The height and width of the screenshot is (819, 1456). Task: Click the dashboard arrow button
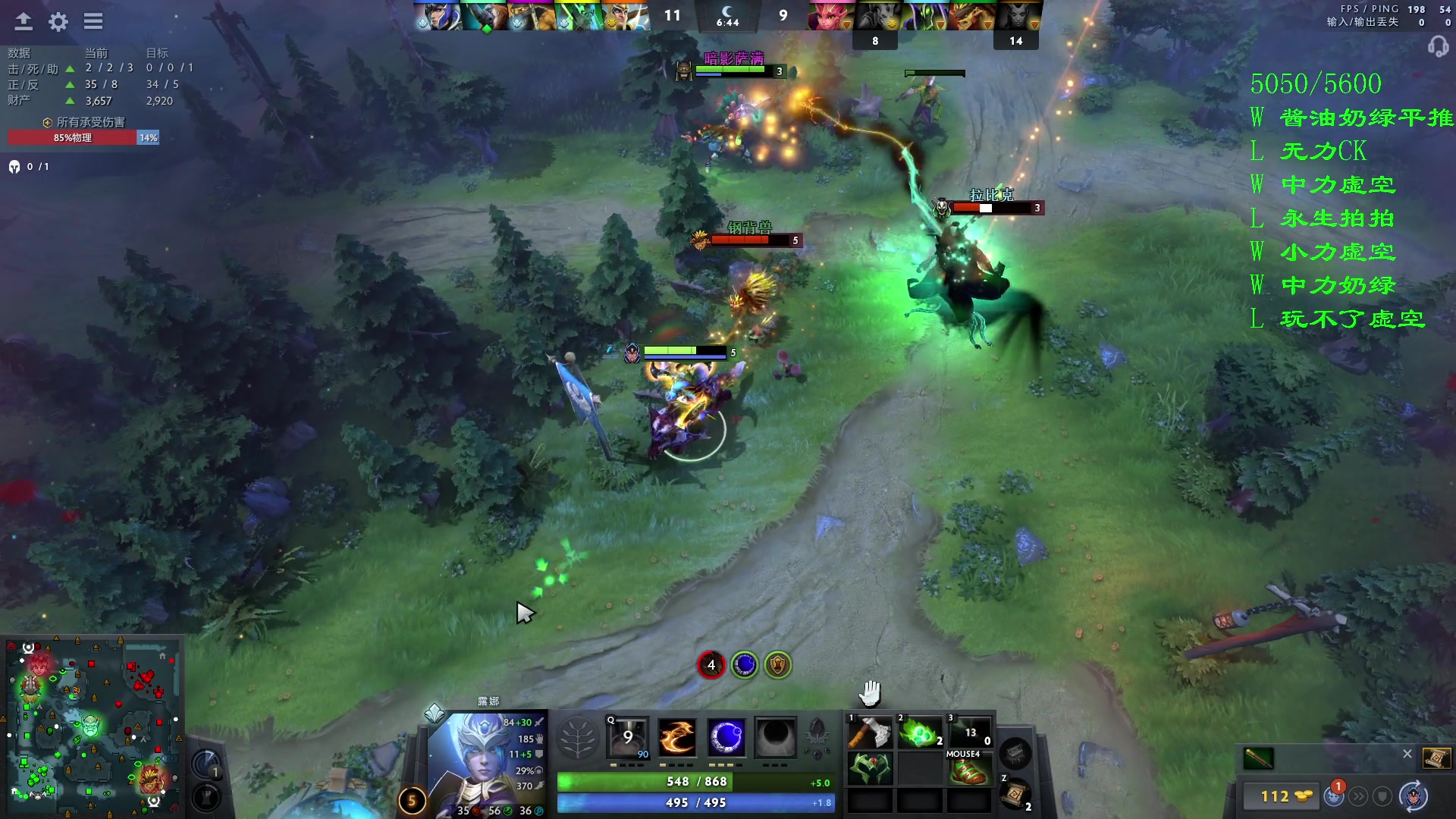(x=24, y=21)
